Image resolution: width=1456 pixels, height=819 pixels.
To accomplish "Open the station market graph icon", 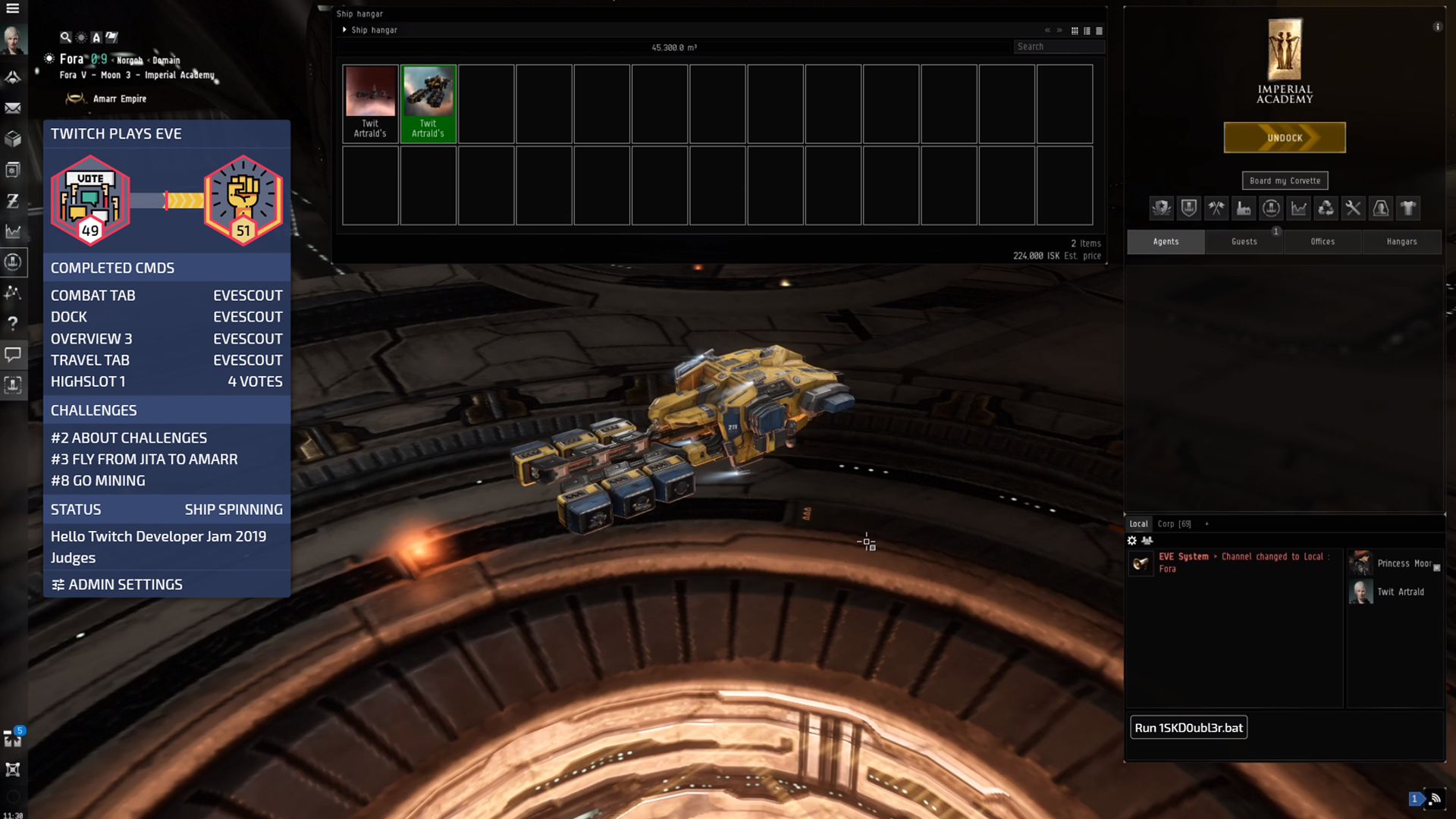I will pyautogui.click(x=1298, y=208).
